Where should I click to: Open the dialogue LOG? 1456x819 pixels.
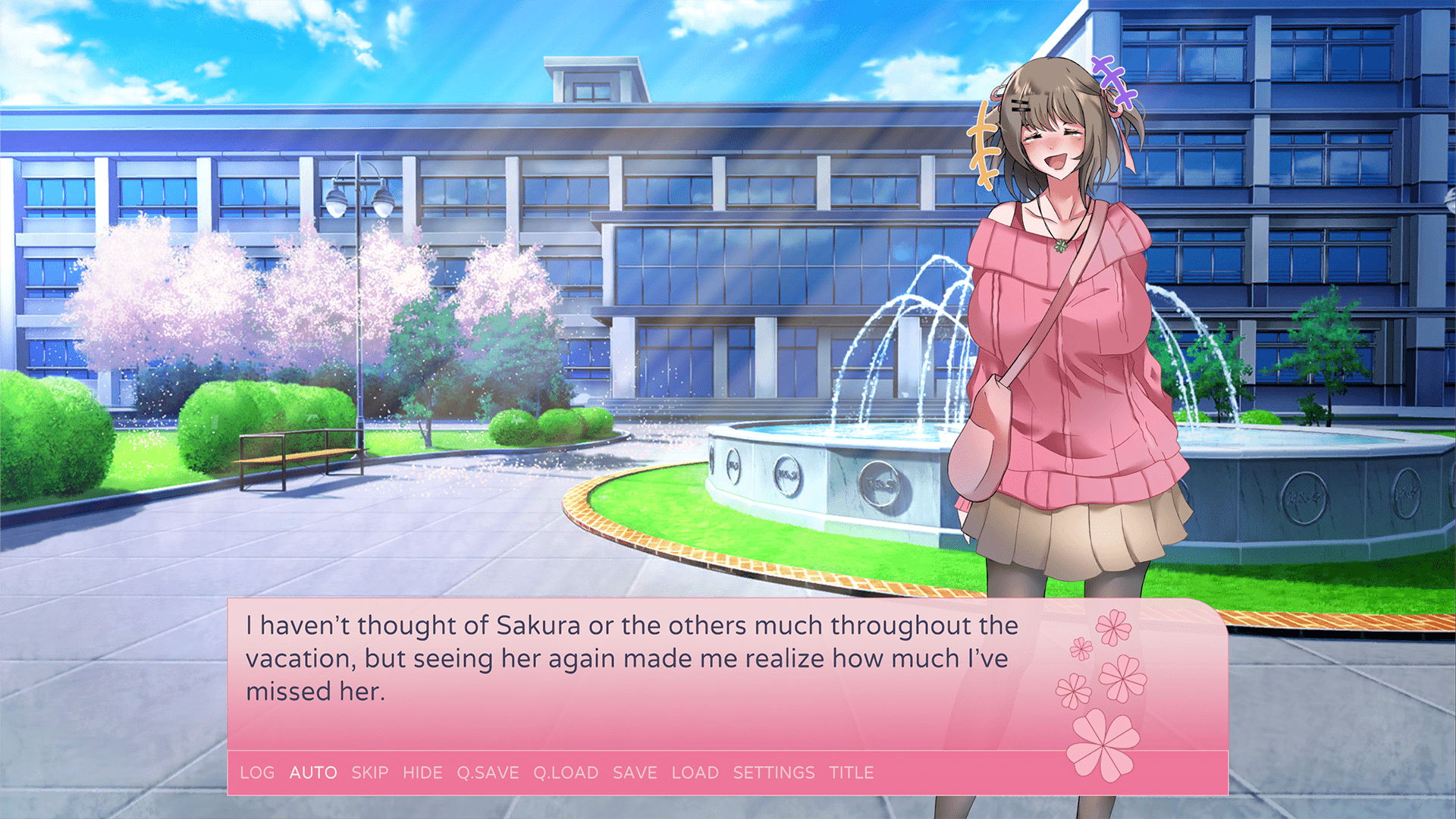tap(257, 773)
